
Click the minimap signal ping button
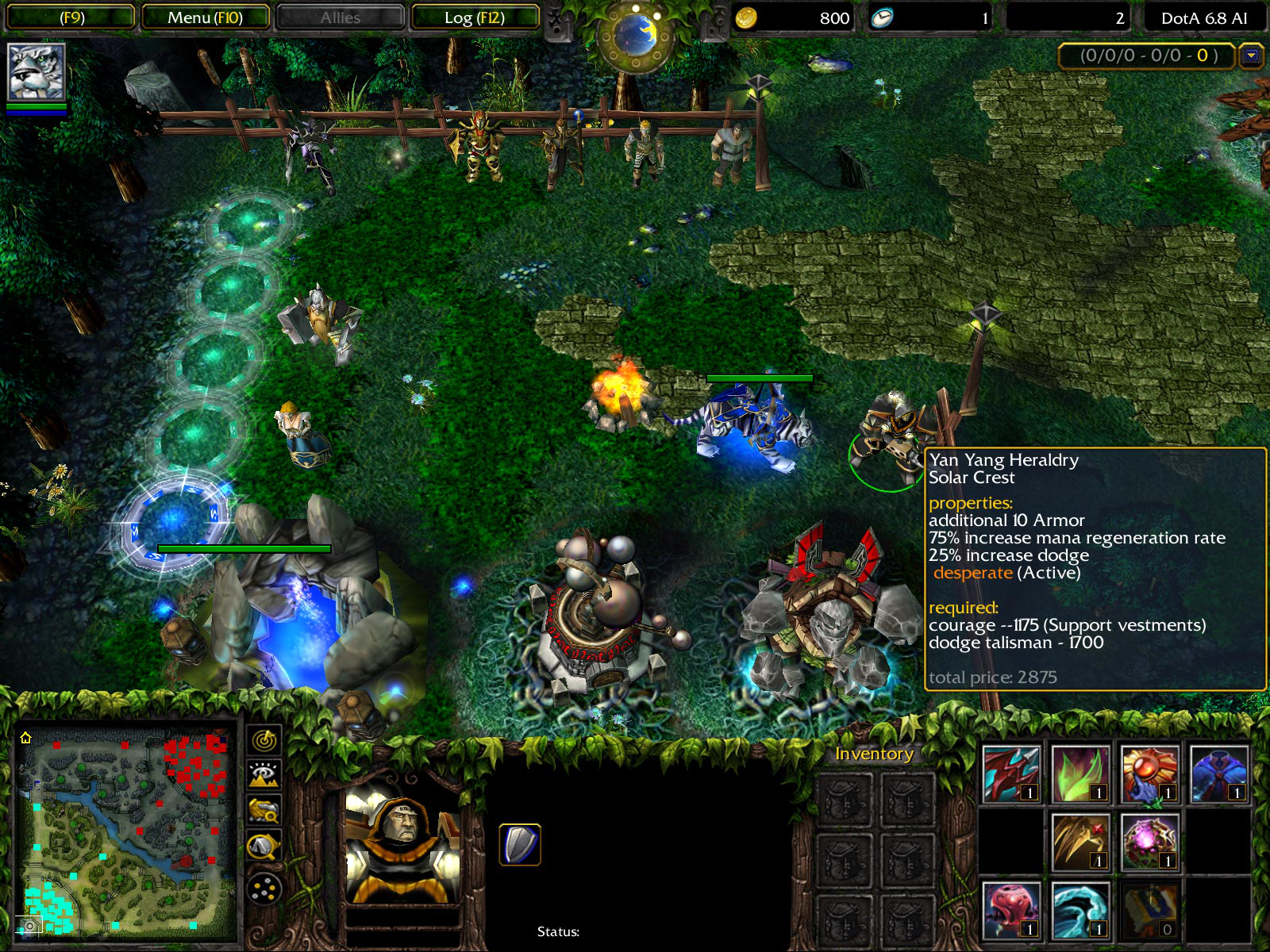(264, 740)
